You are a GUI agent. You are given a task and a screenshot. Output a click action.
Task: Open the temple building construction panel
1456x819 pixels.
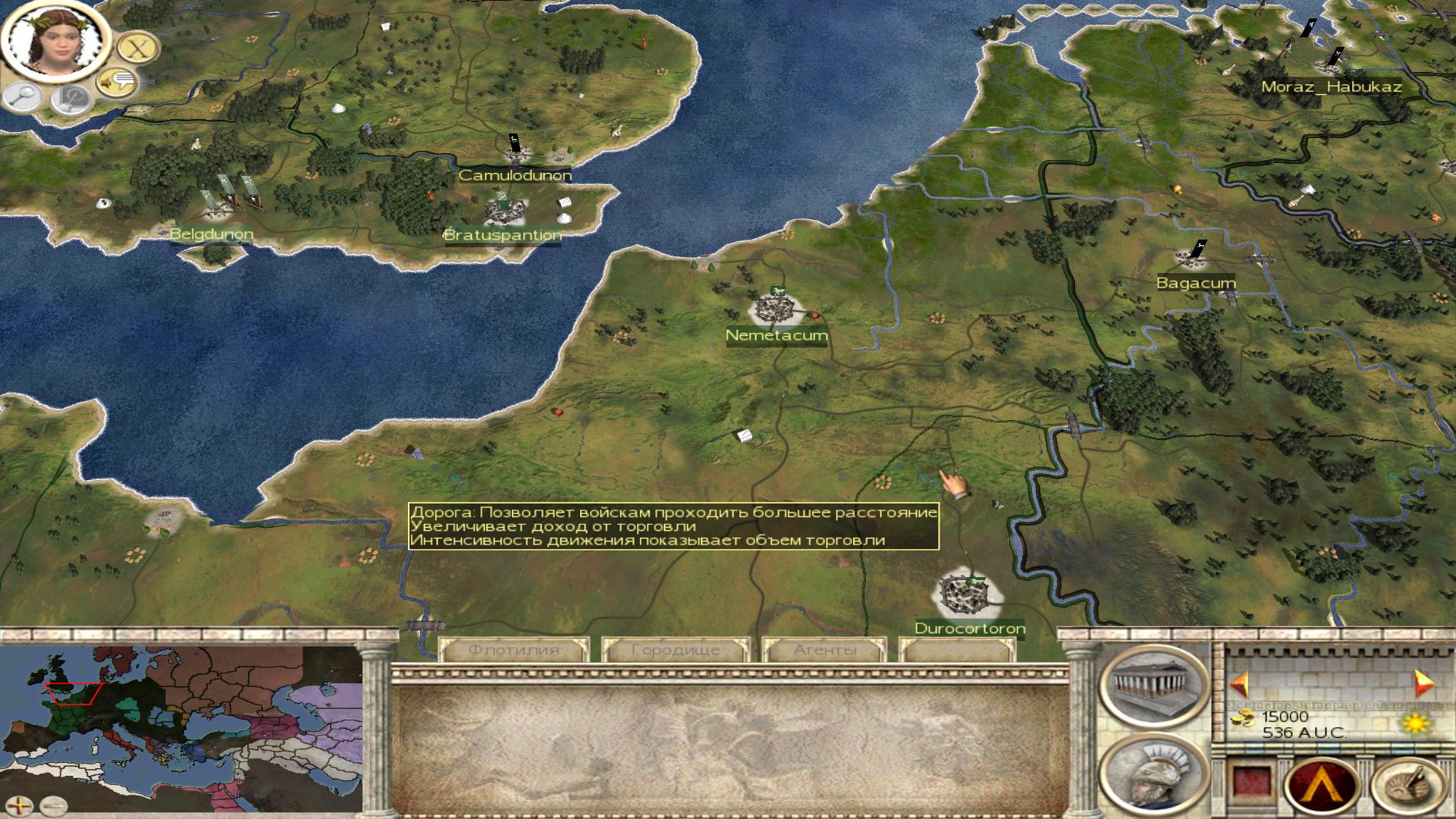click(x=1154, y=683)
